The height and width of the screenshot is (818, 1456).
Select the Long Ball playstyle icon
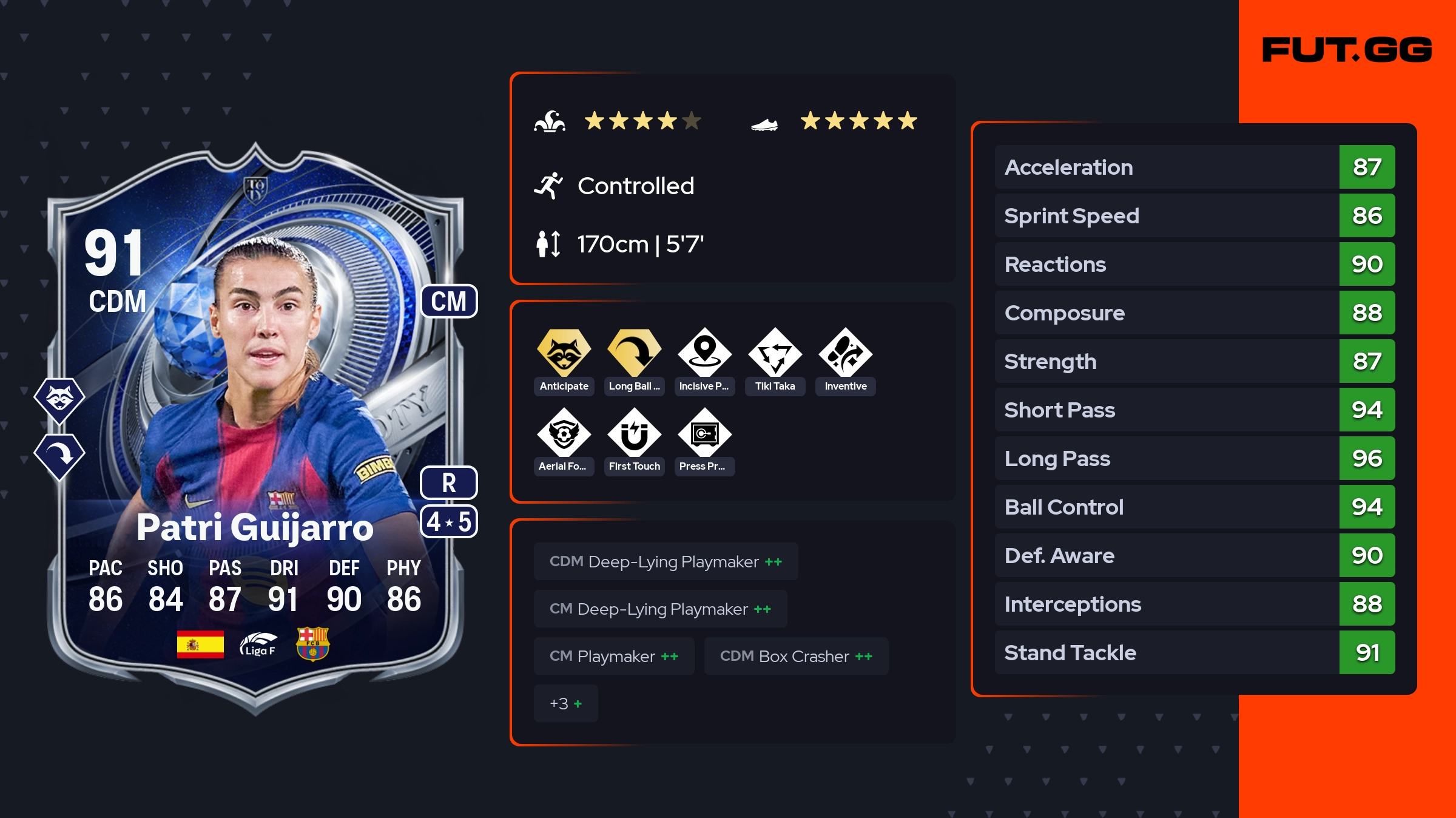tap(634, 354)
